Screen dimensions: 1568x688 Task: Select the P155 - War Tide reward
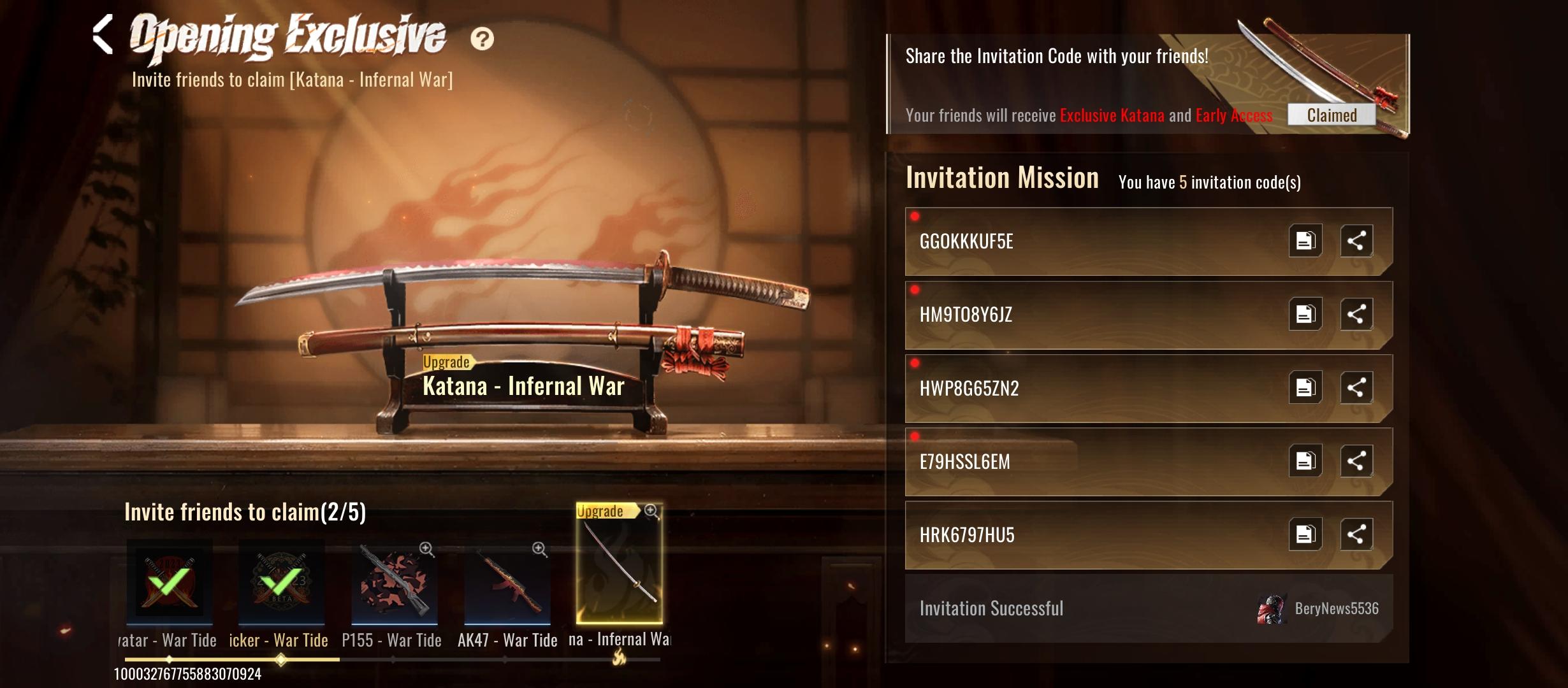[x=394, y=582]
